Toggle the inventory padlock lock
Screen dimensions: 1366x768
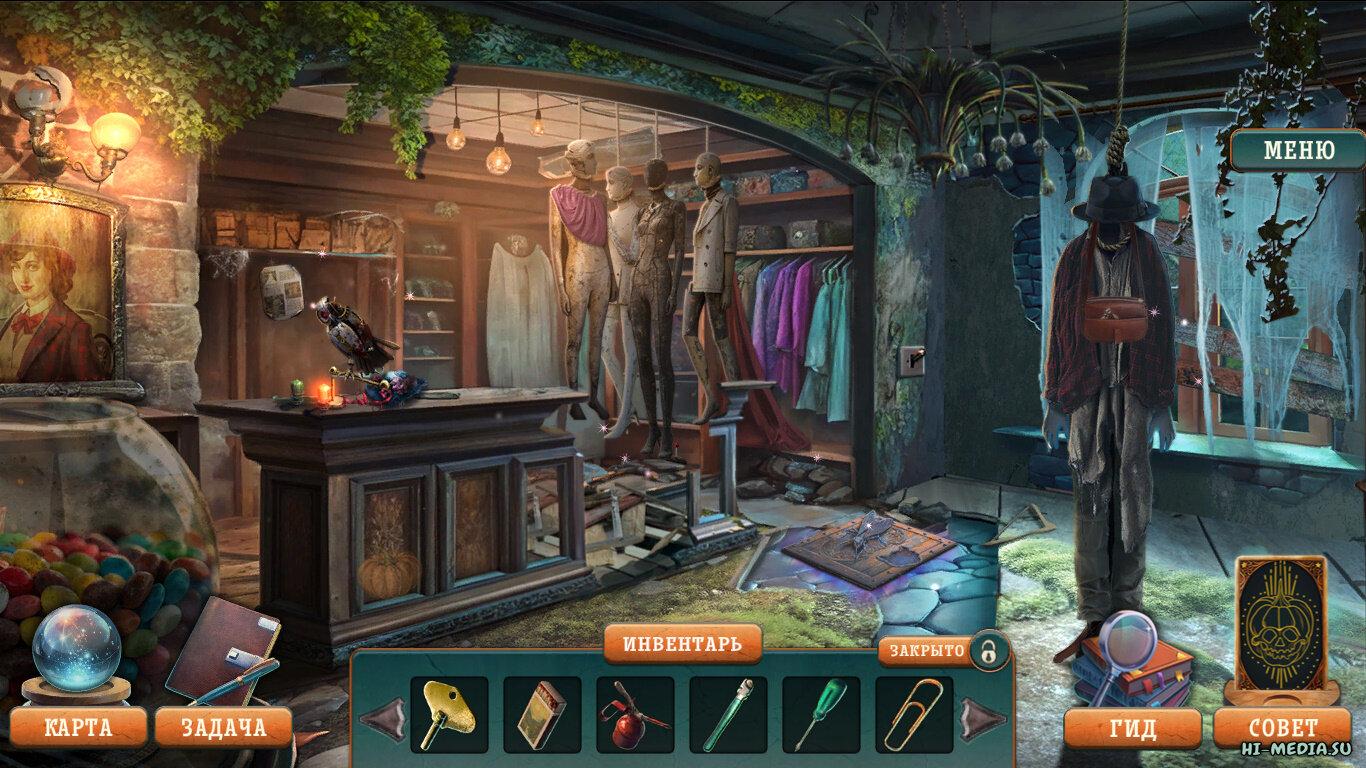click(x=988, y=651)
